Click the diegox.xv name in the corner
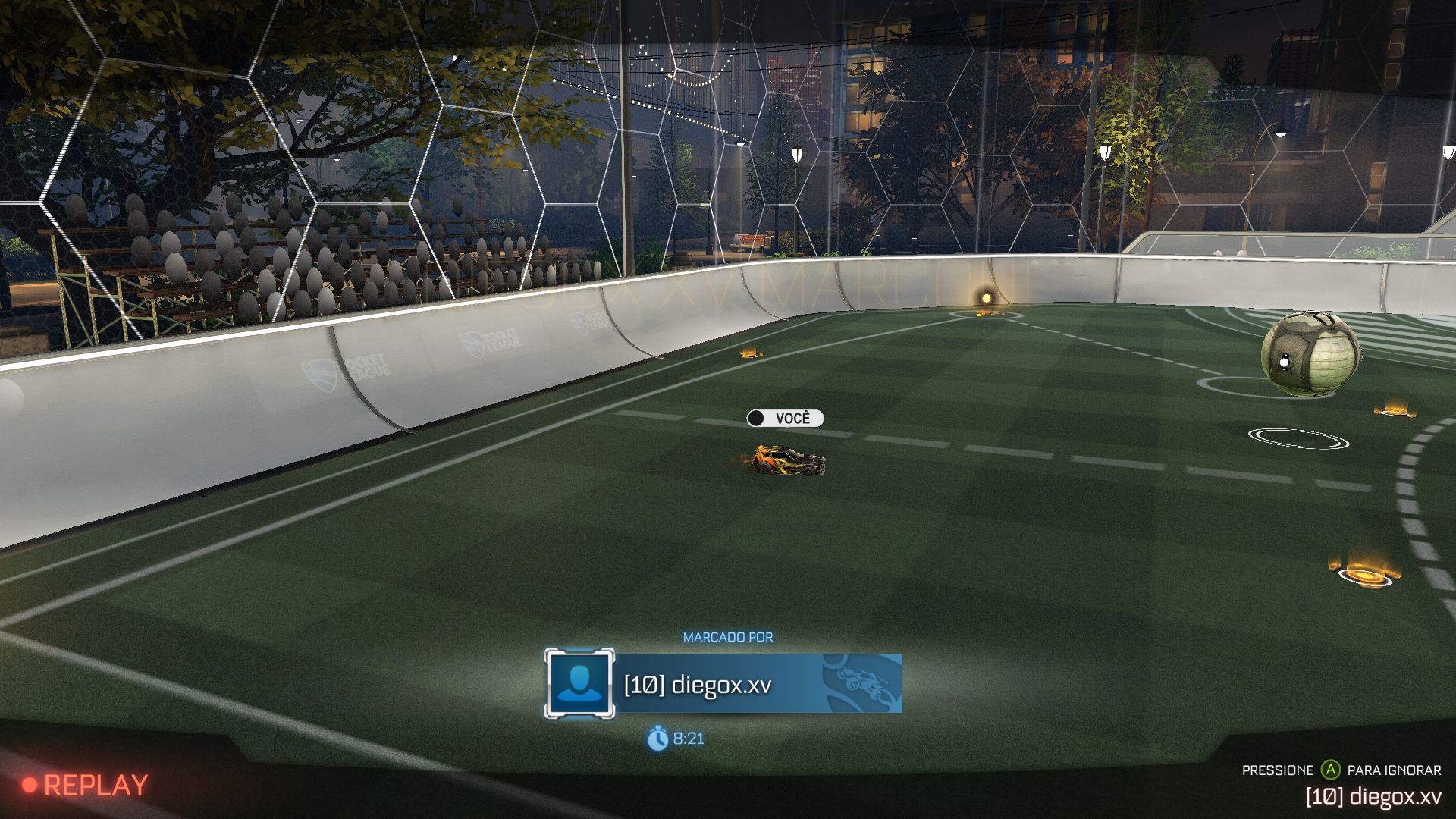This screenshot has width=1456, height=819. point(1373,796)
